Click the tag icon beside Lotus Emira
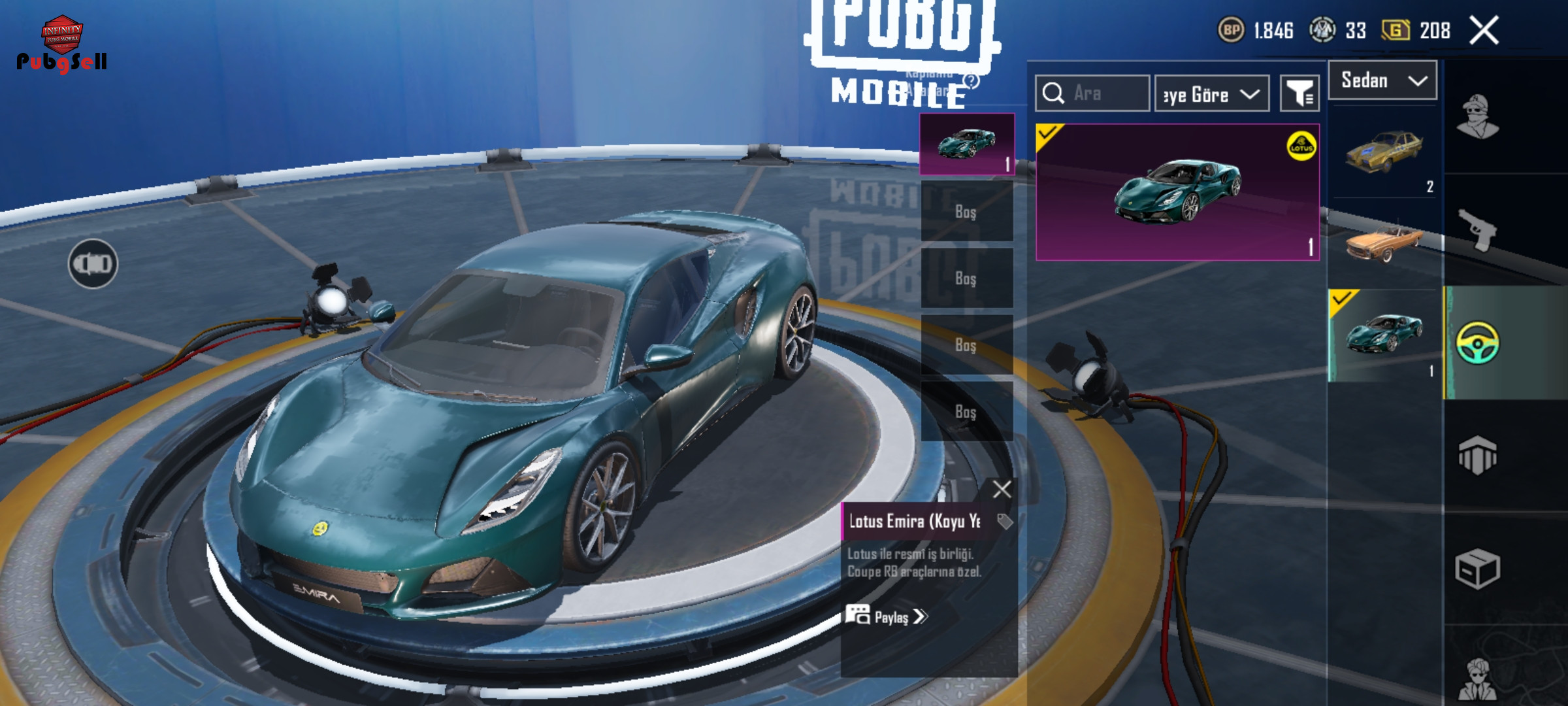The height and width of the screenshot is (706, 1568). point(1004,521)
